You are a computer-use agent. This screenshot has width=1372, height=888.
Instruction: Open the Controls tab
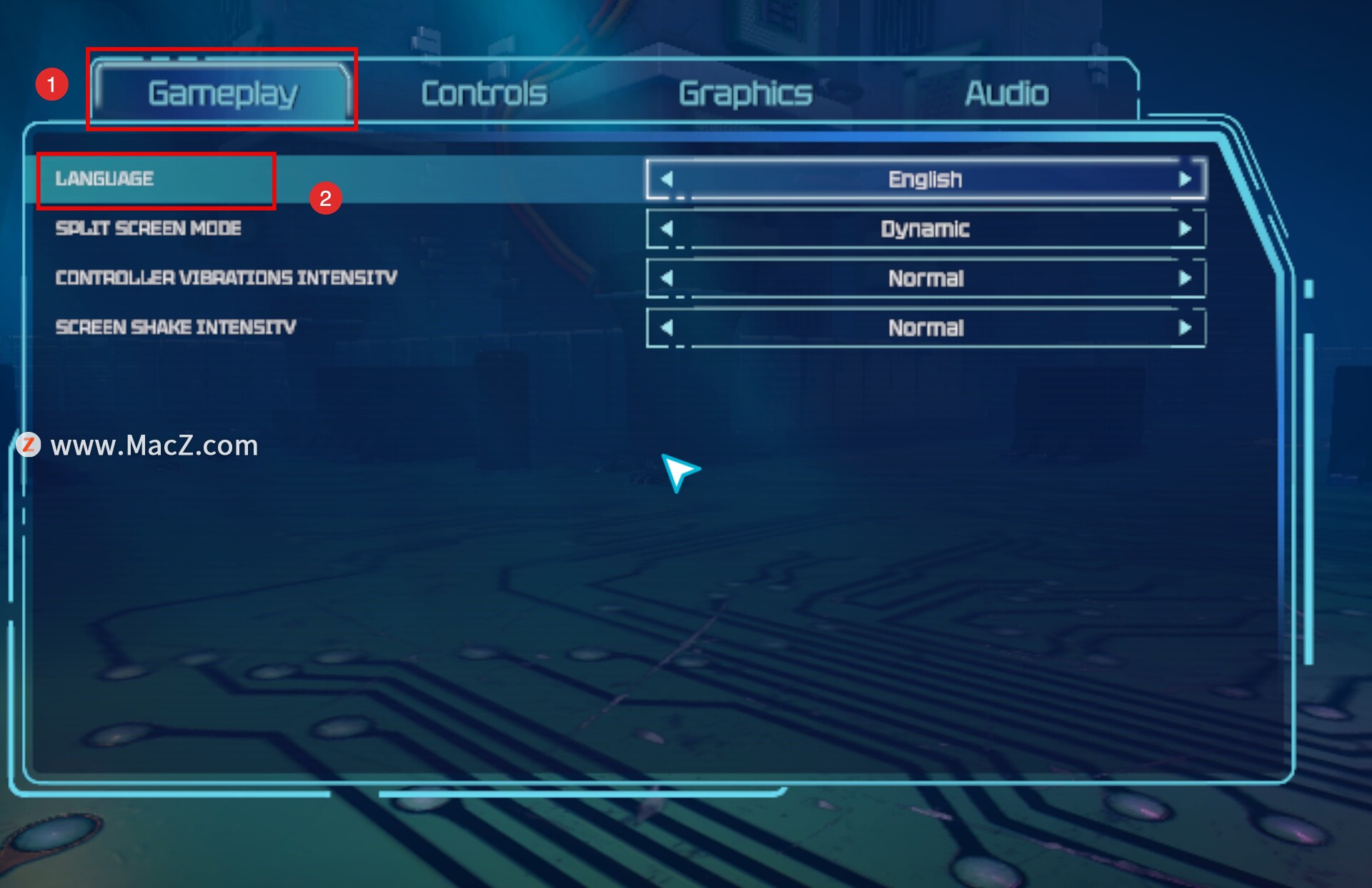484,93
